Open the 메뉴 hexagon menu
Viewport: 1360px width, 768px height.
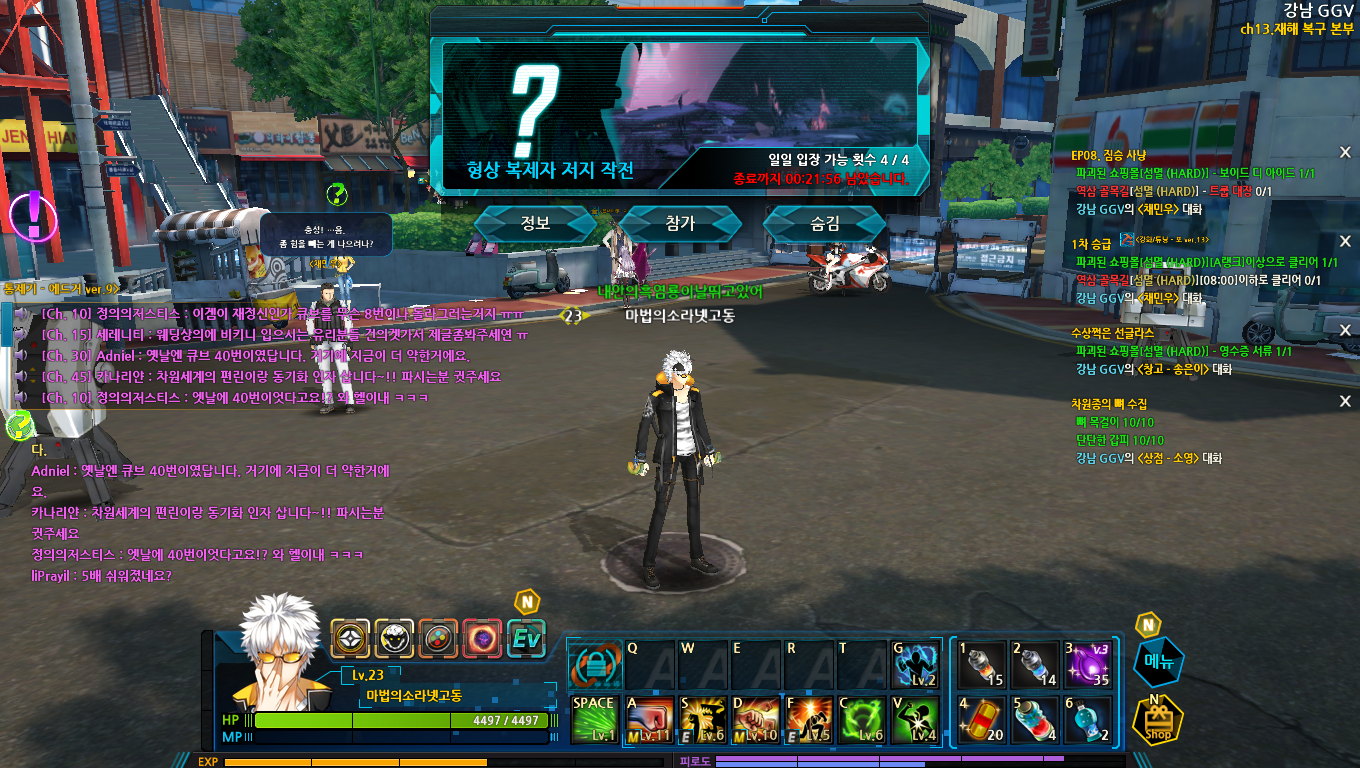pos(1158,662)
